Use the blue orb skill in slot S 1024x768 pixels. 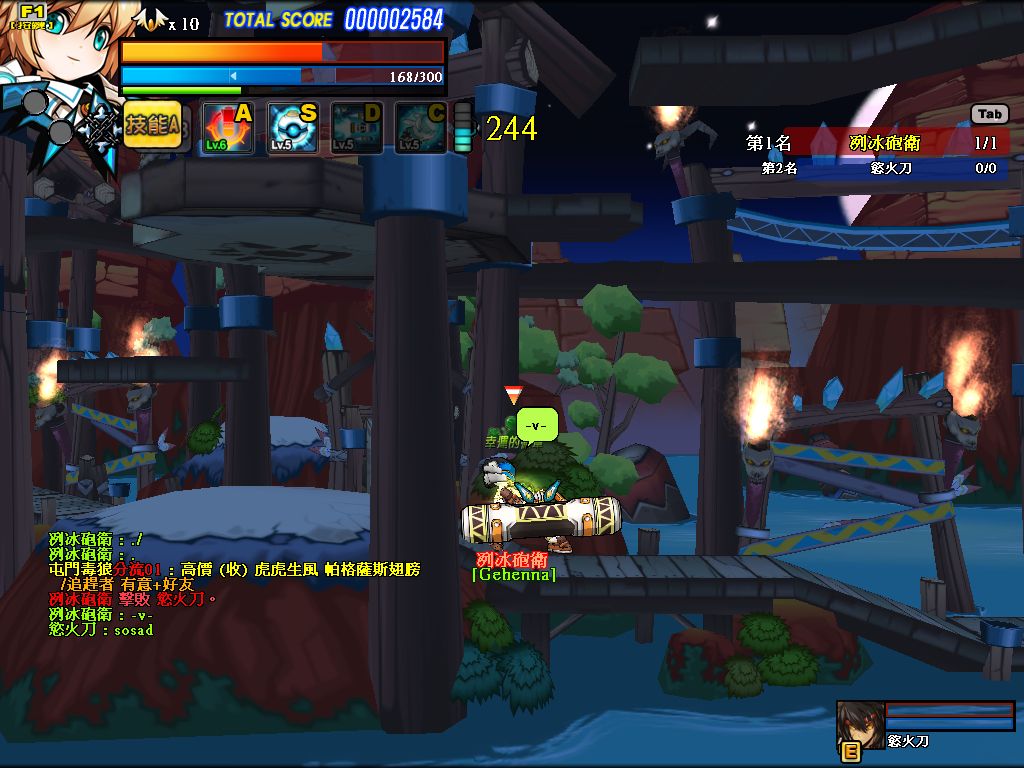293,128
